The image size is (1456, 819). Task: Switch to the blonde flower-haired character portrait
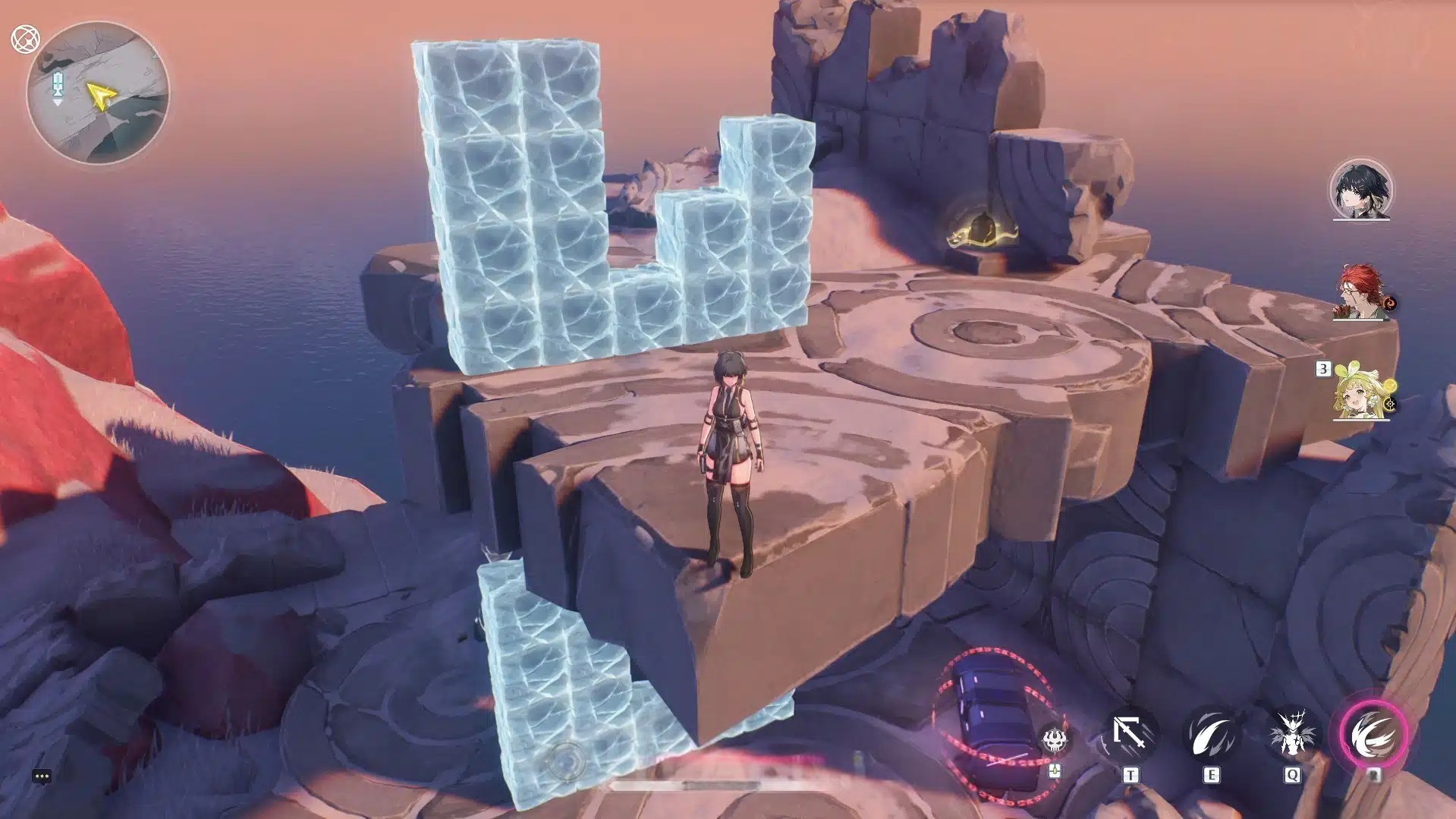(x=1363, y=392)
